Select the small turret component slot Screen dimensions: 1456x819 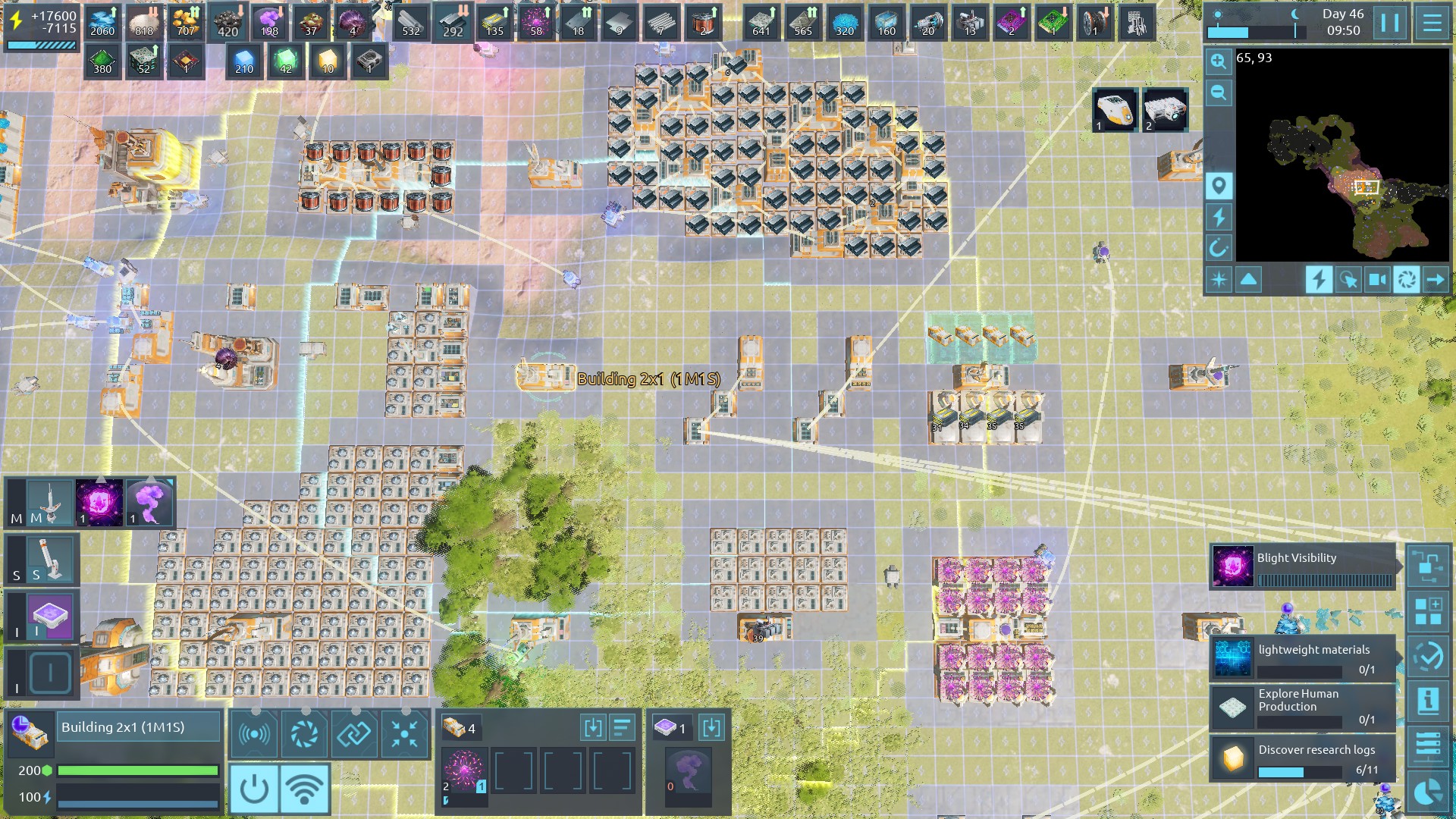50,560
